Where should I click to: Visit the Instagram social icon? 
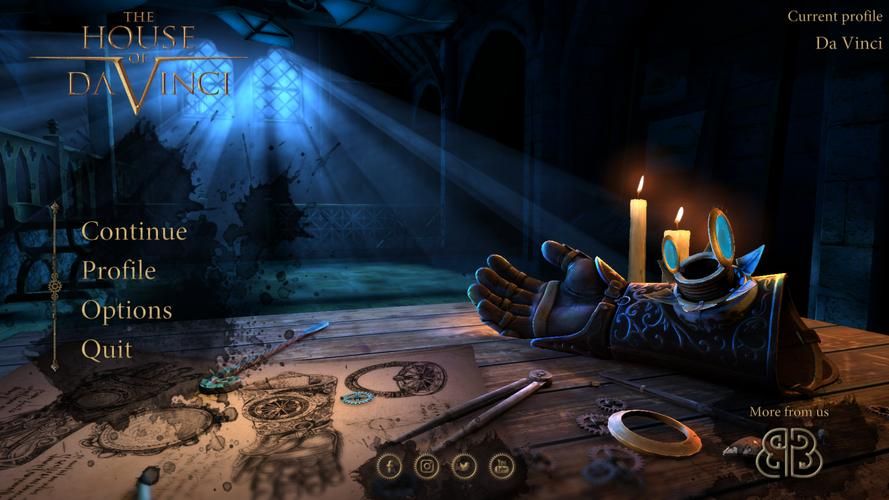coord(427,465)
